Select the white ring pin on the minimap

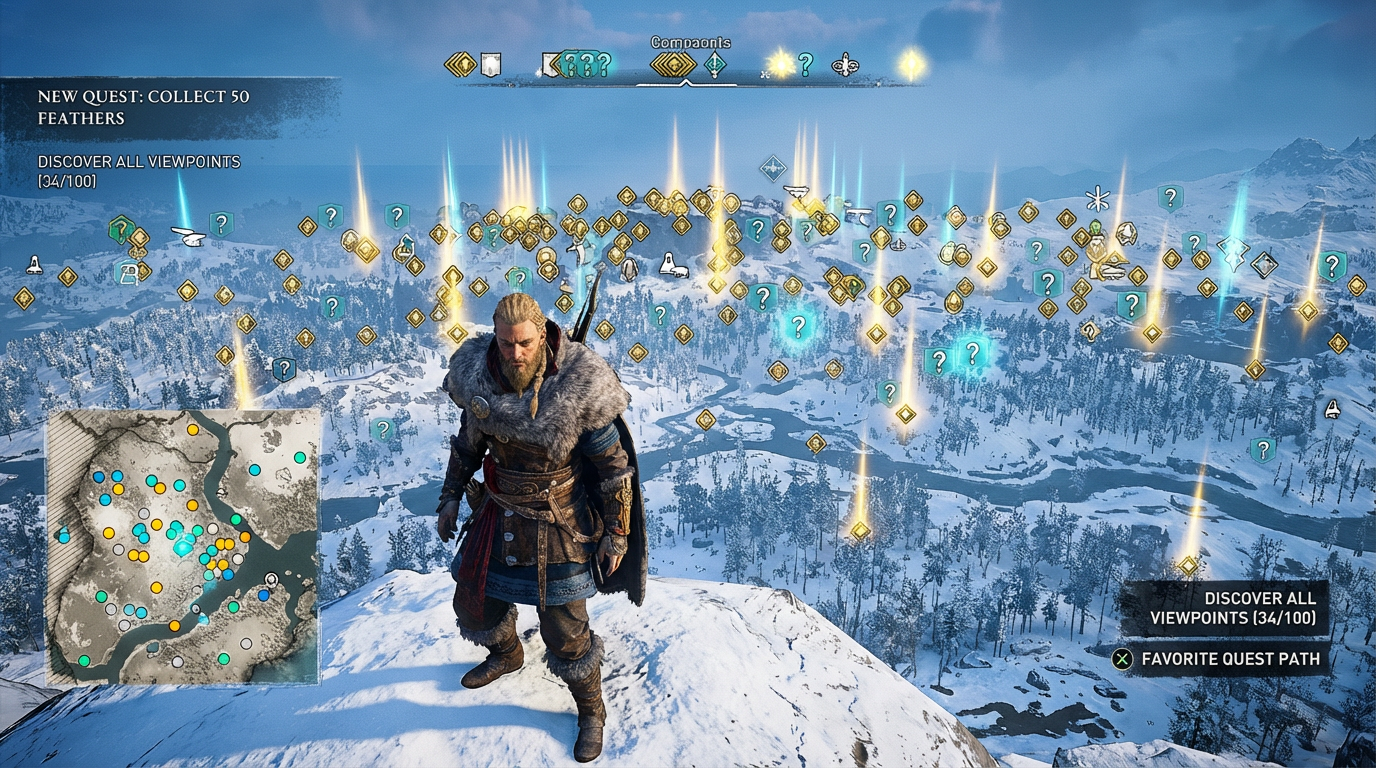271,579
